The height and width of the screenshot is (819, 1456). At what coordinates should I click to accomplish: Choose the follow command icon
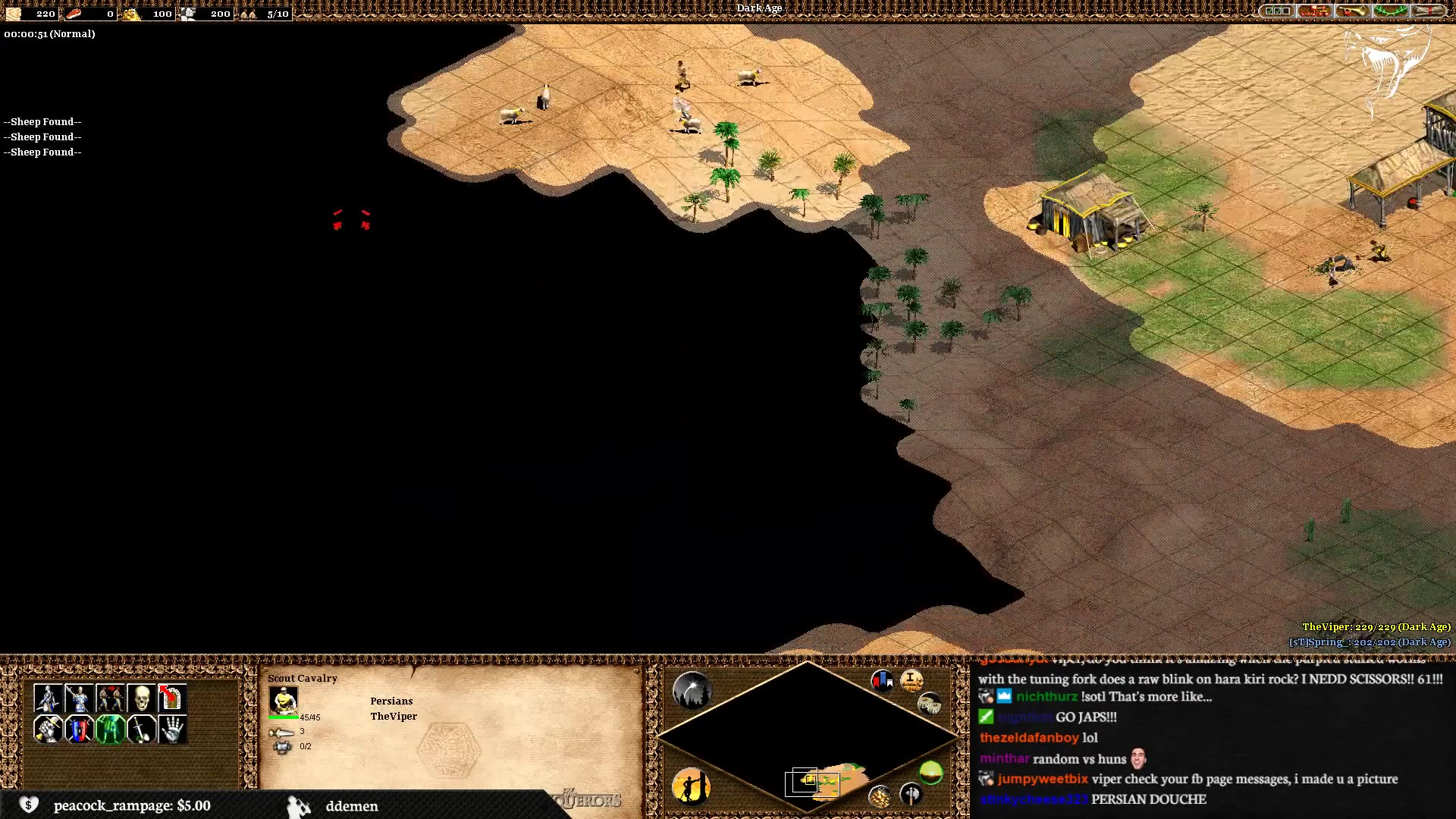click(x=110, y=698)
